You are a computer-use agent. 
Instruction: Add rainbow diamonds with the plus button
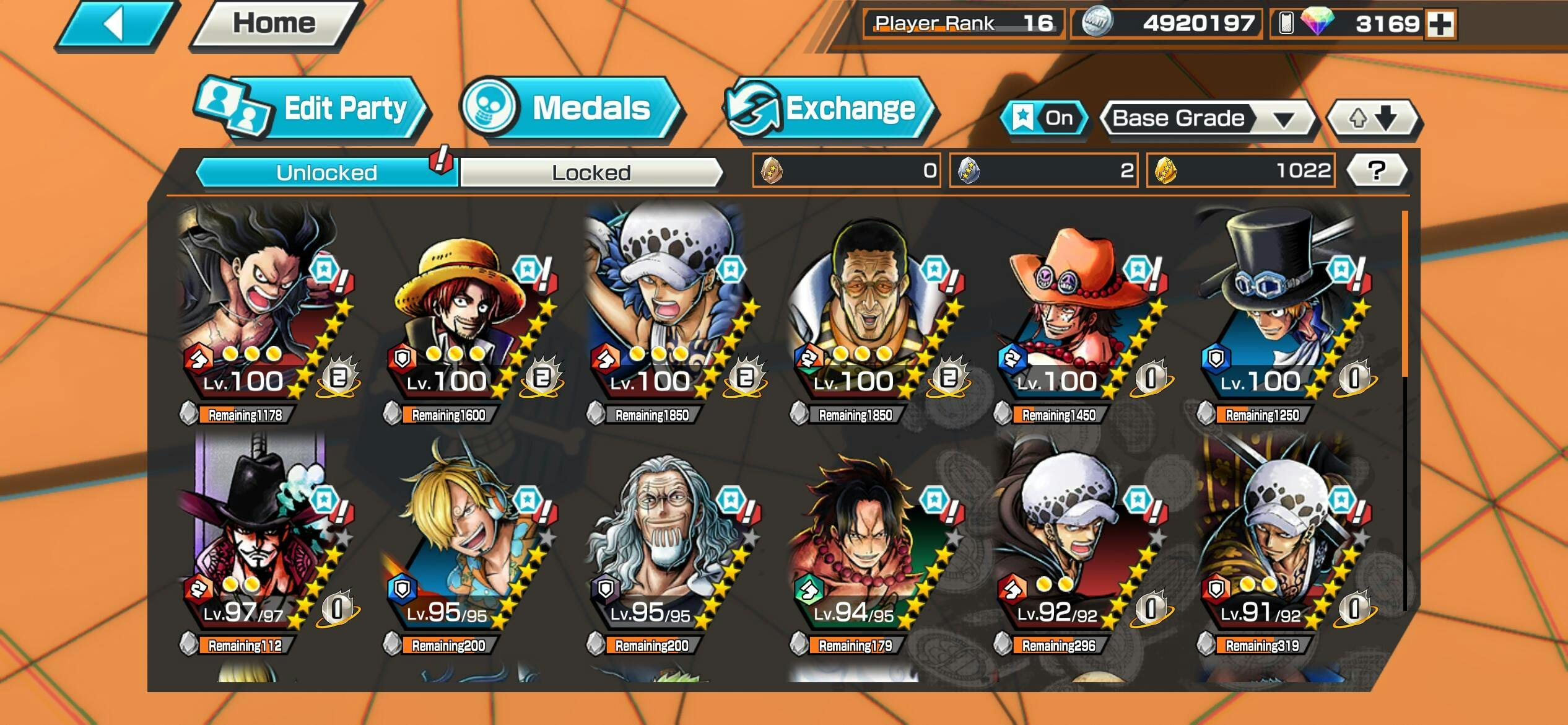pos(1440,25)
